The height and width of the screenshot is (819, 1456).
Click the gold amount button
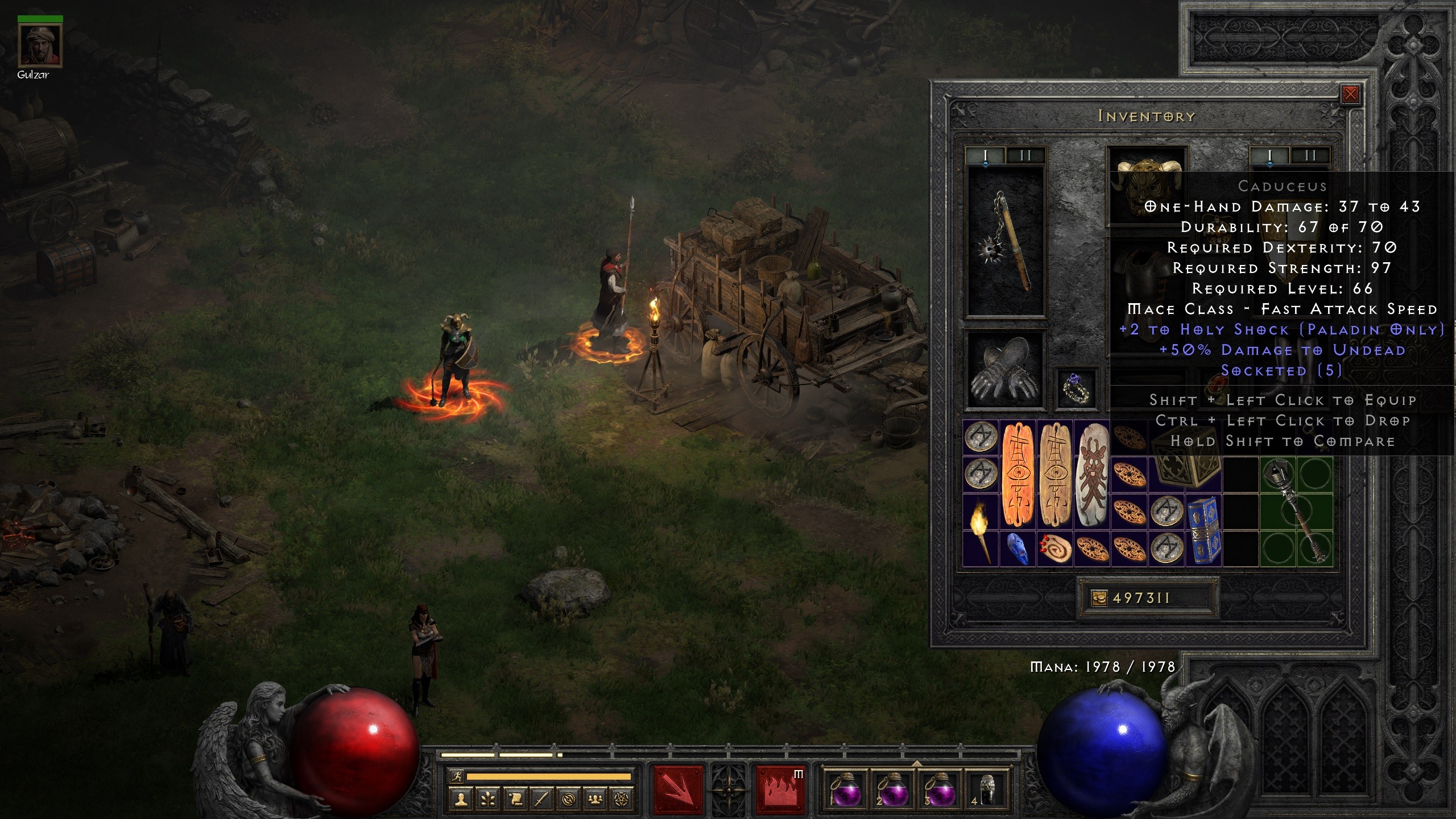coord(1099,598)
